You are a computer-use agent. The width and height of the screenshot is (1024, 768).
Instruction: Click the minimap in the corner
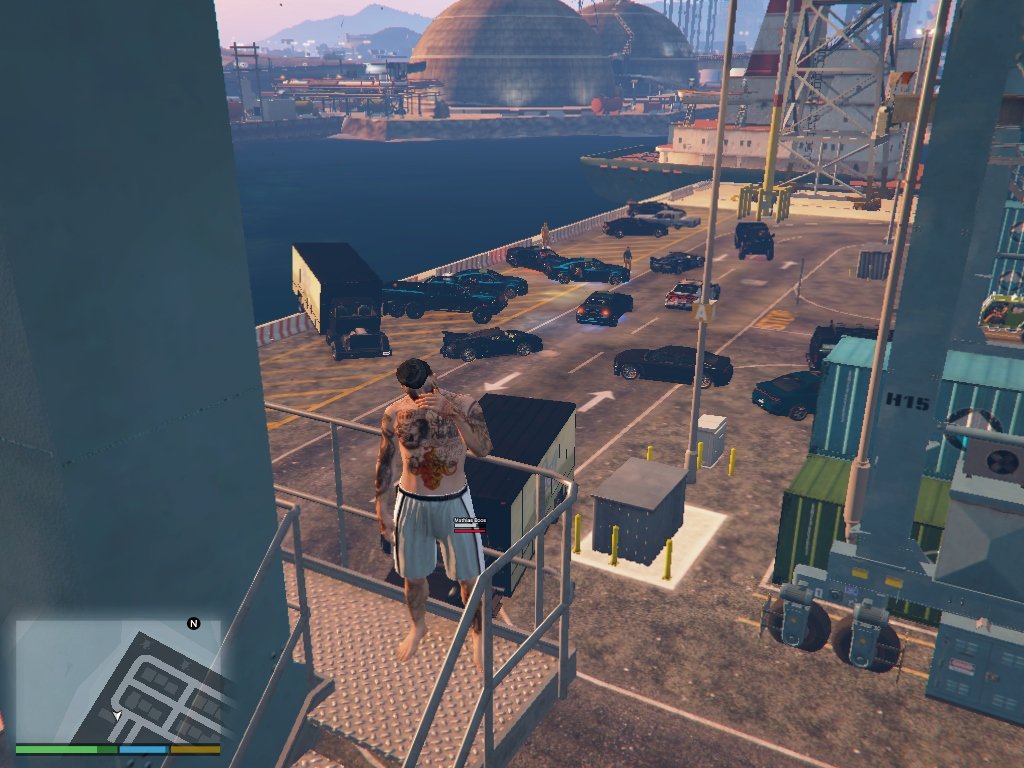click(118, 680)
